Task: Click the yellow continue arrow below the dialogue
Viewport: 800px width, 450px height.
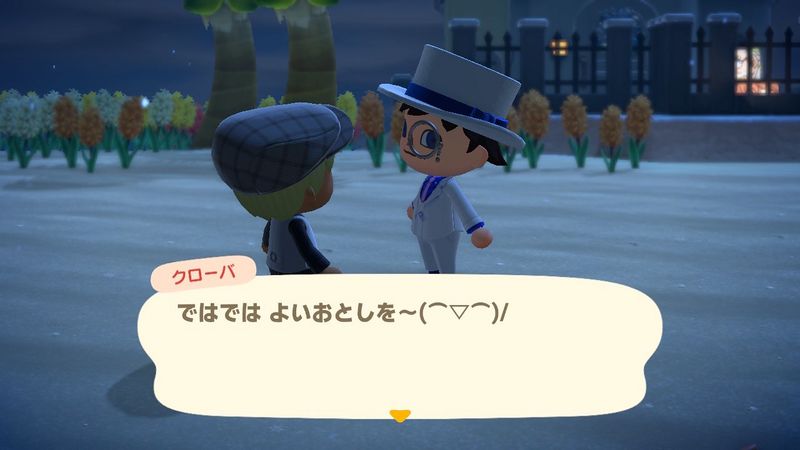Action: (400, 415)
